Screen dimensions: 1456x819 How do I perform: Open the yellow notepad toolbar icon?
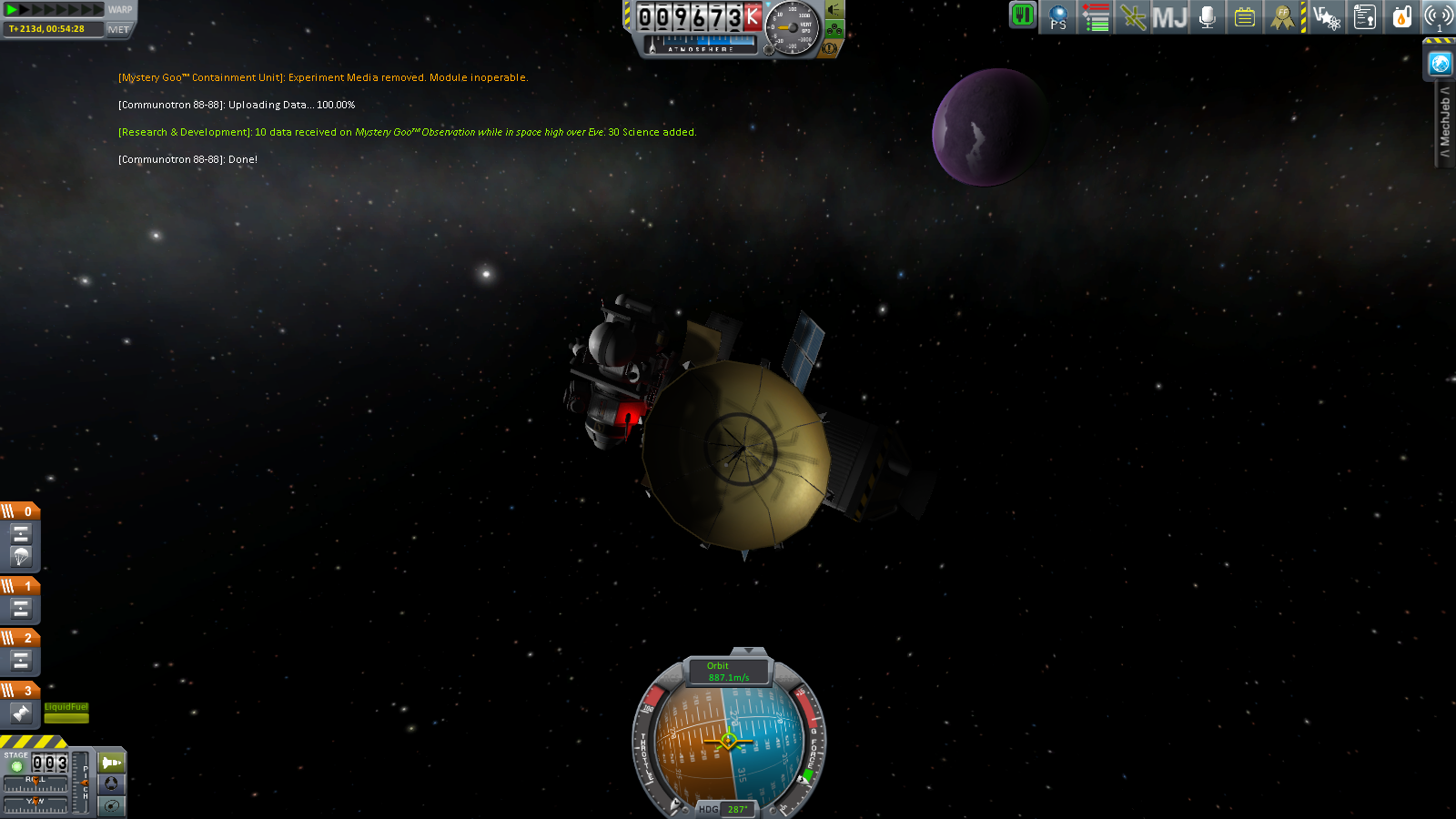pos(1244,17)
